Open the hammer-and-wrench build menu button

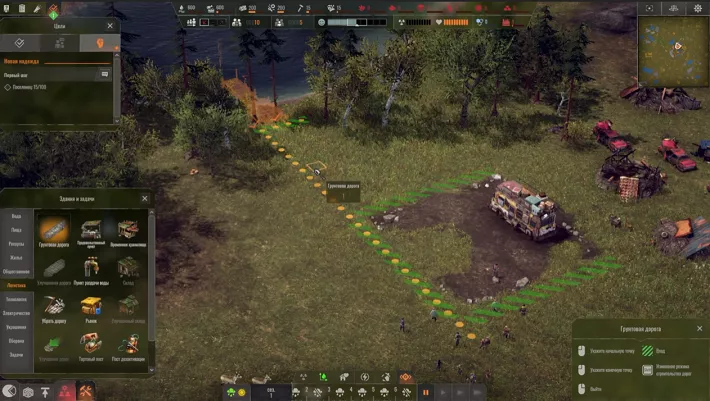(86, 391)
